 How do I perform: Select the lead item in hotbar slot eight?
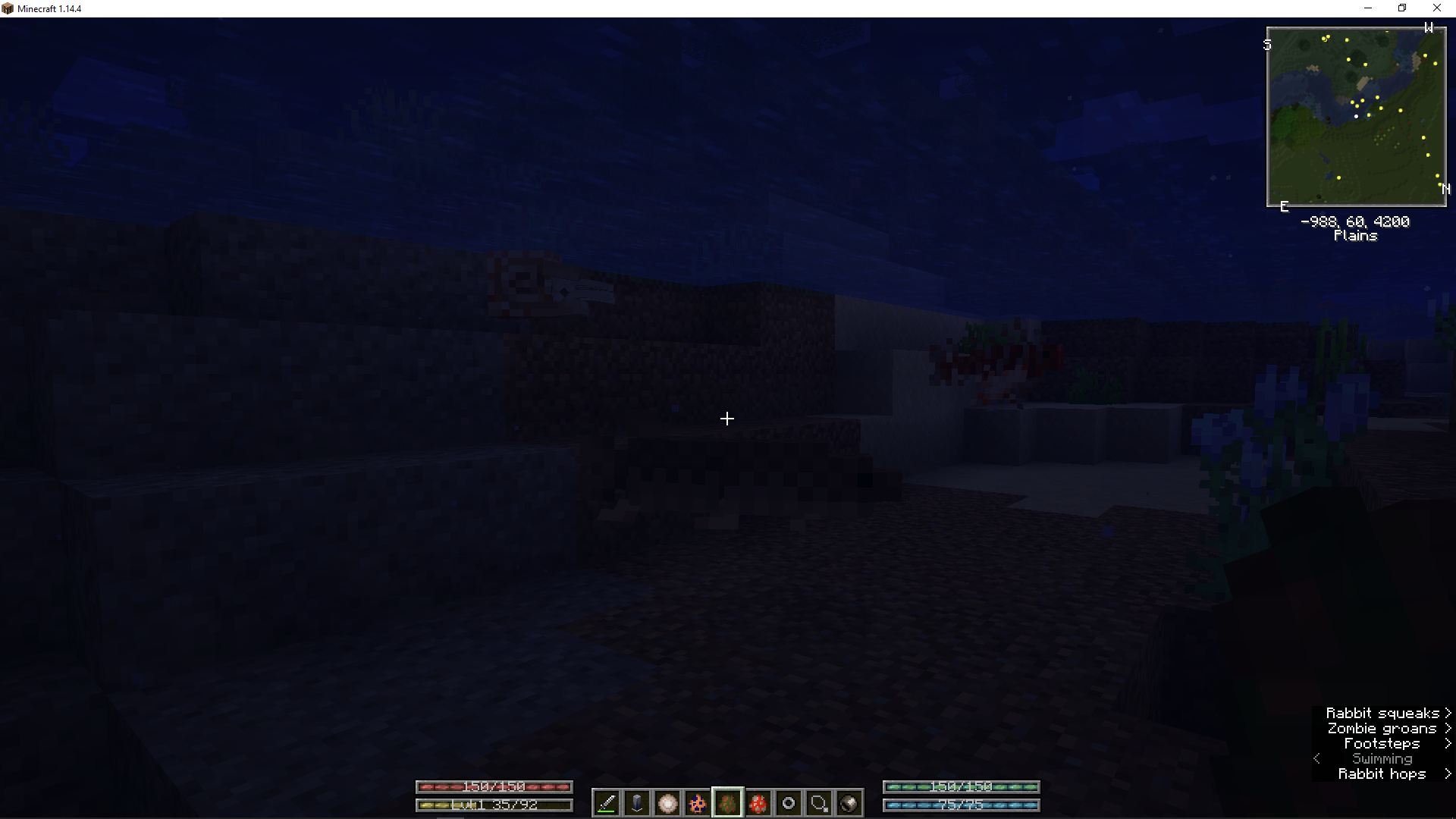pos(819,803)
